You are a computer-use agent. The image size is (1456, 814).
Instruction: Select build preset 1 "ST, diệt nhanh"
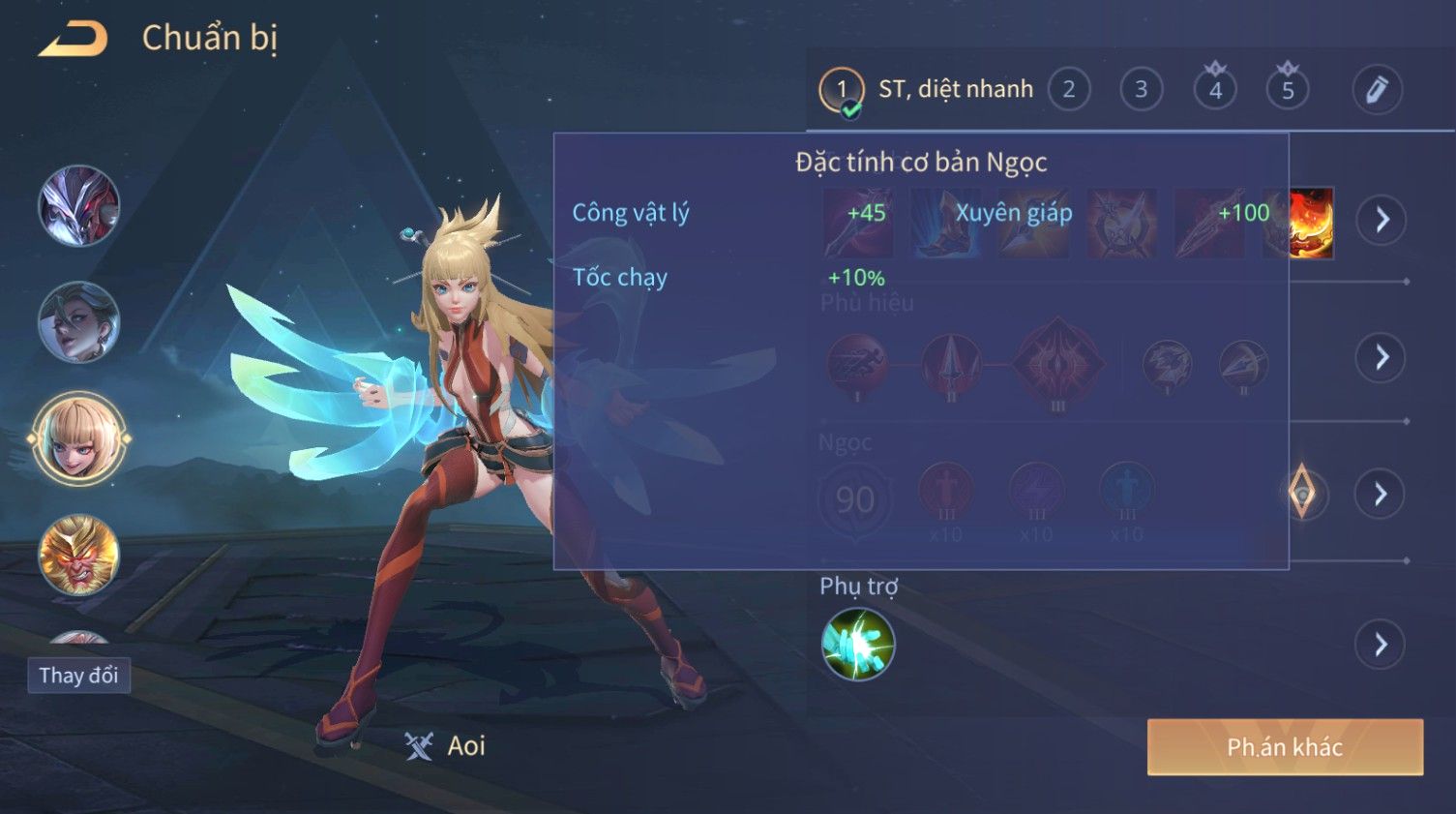(x=842, y=90)
